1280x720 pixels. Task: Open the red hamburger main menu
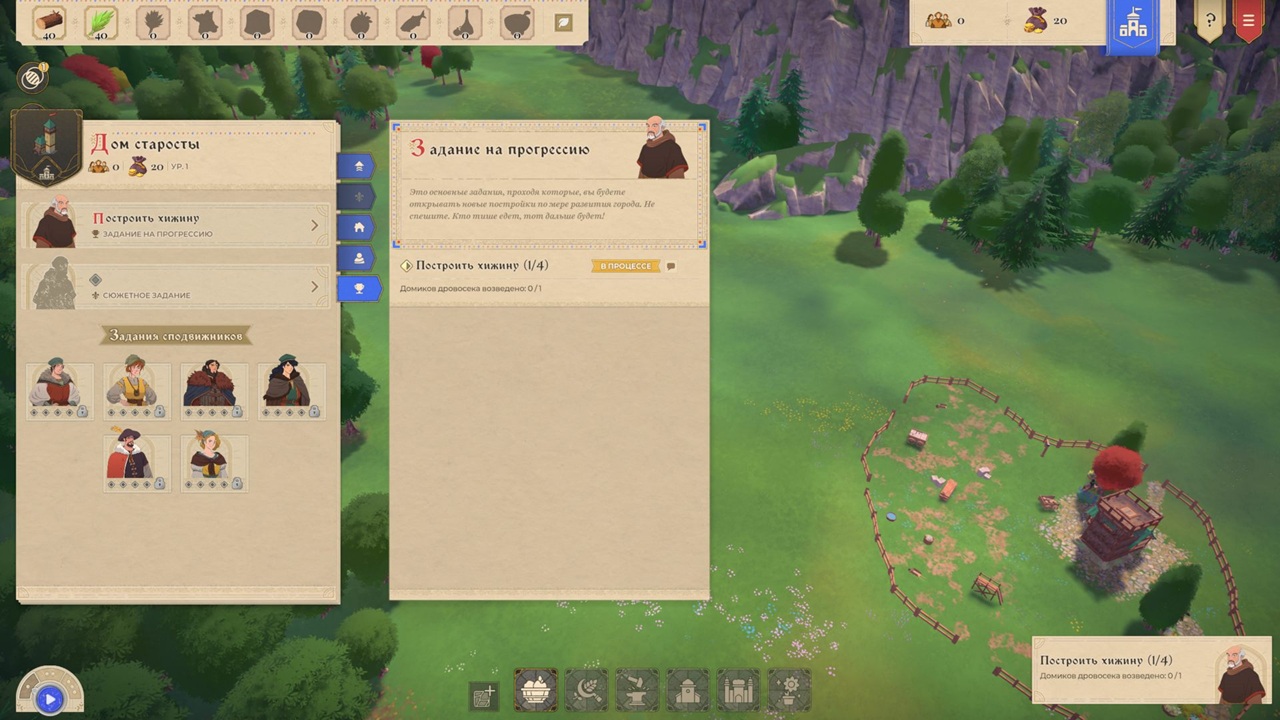1248,21
